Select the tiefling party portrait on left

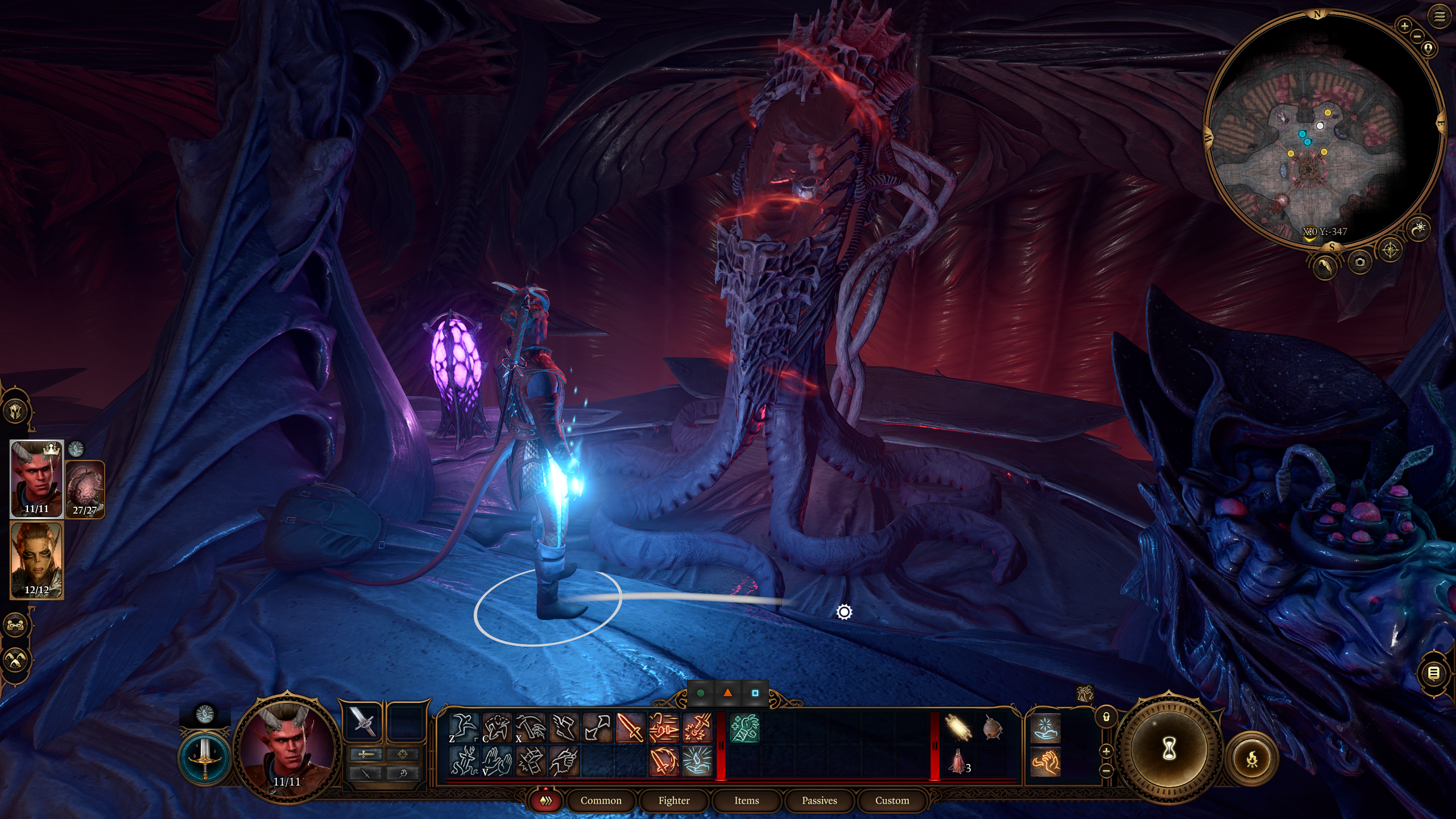point(36,478)
